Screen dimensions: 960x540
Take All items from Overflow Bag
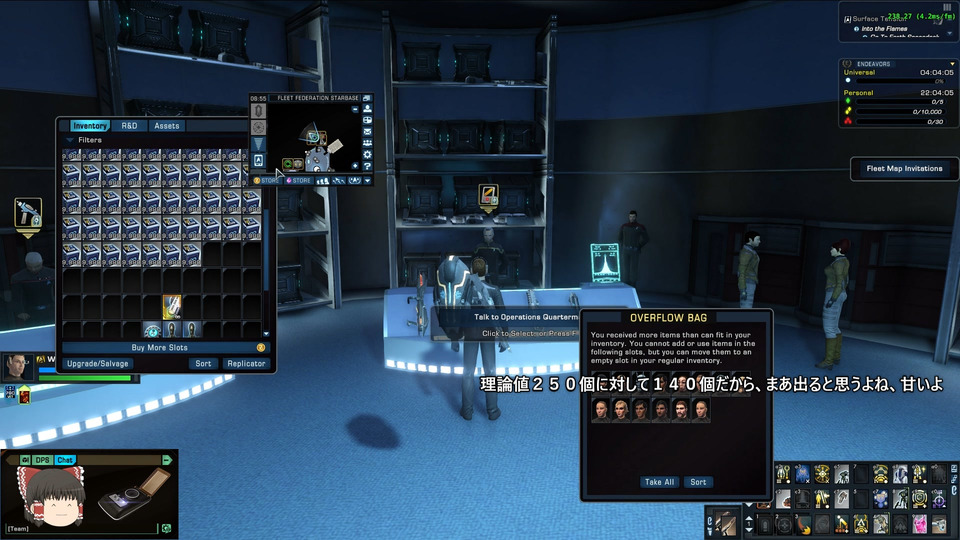659,482
